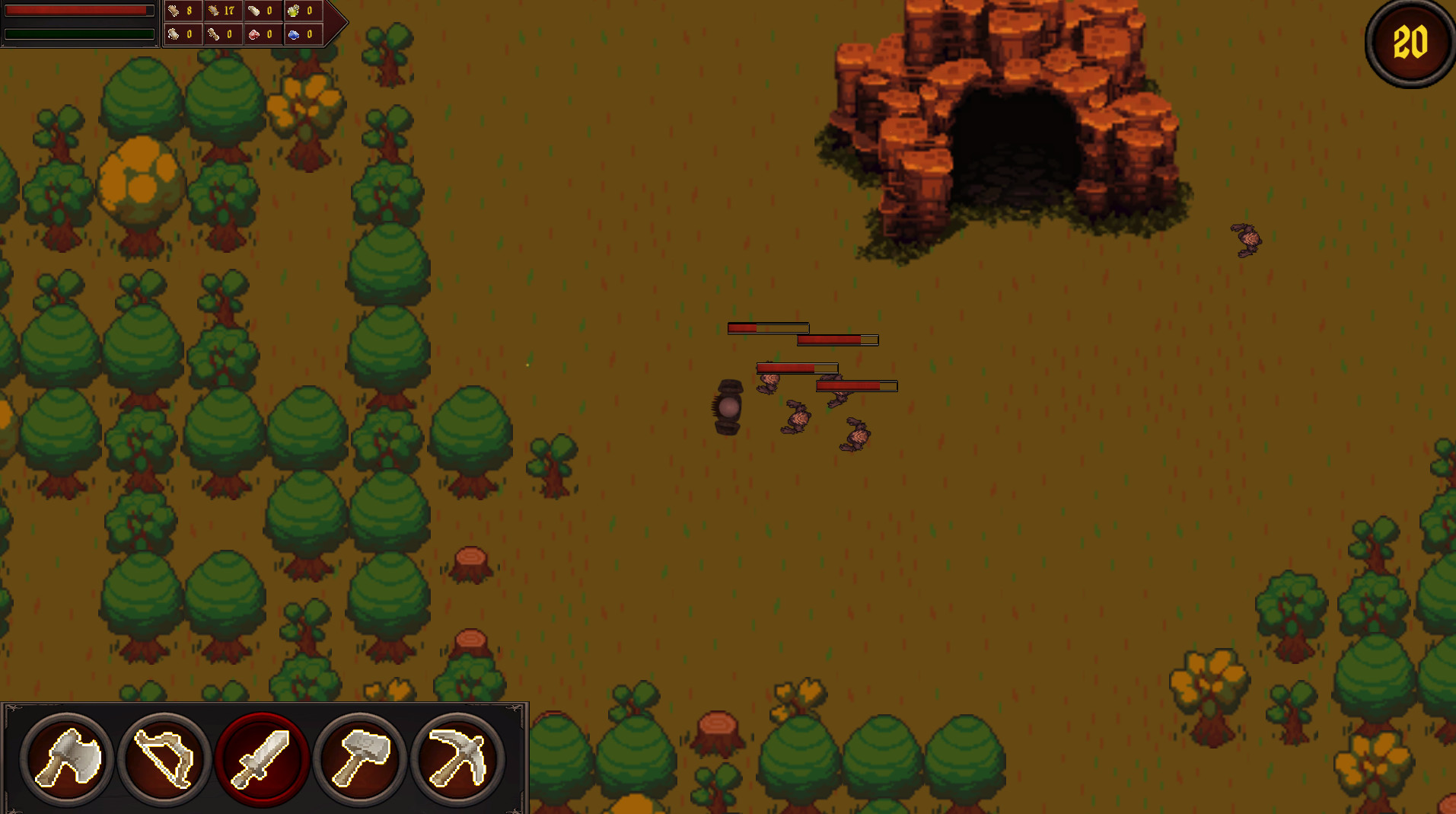
Task: Click the green stamina bar
Action: point(76,34)
